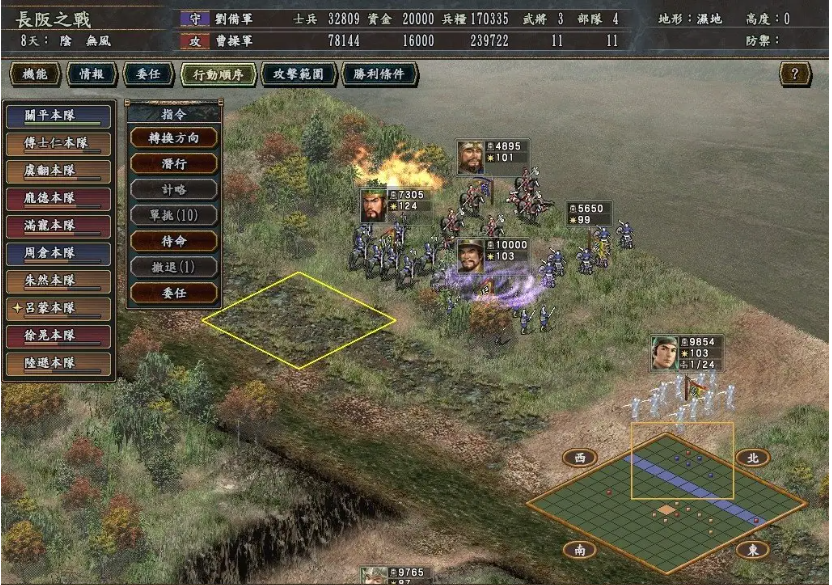Pick 周倉本隊 from the unit list
Image resolution: width=832 pixels, height=585 pixels.
click(57, 253)
